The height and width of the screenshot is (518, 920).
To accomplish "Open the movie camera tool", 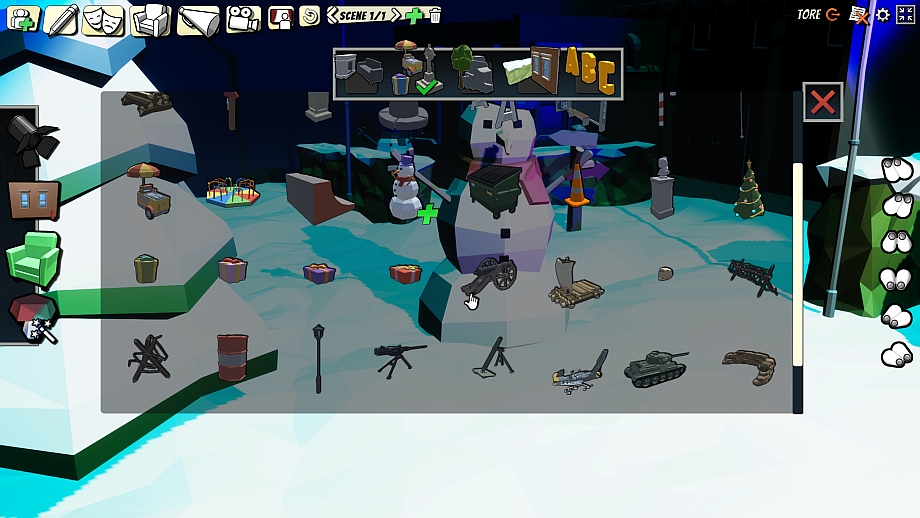I will (242, 18).
